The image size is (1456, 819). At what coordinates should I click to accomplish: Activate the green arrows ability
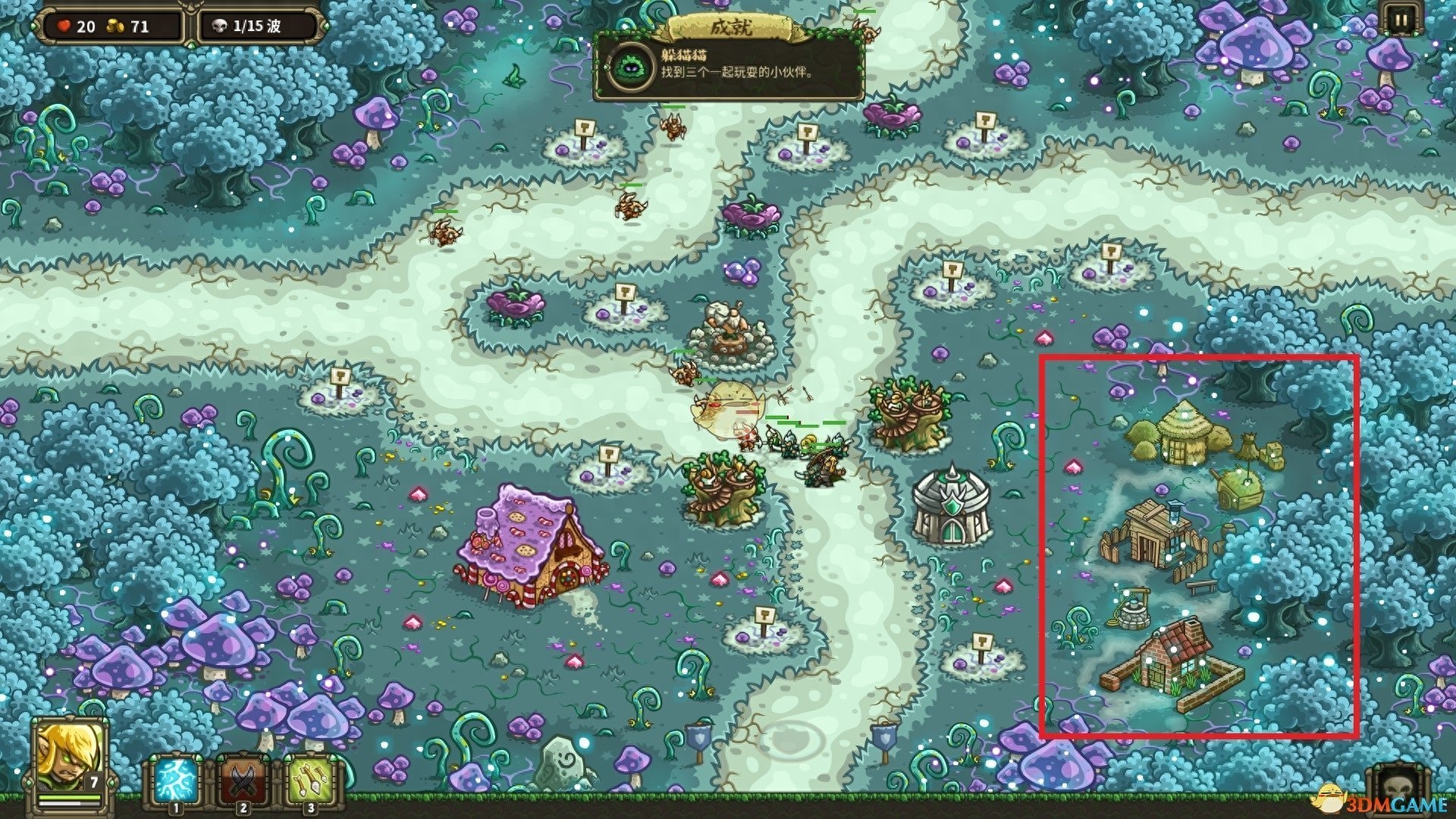(x=311, y=781)
